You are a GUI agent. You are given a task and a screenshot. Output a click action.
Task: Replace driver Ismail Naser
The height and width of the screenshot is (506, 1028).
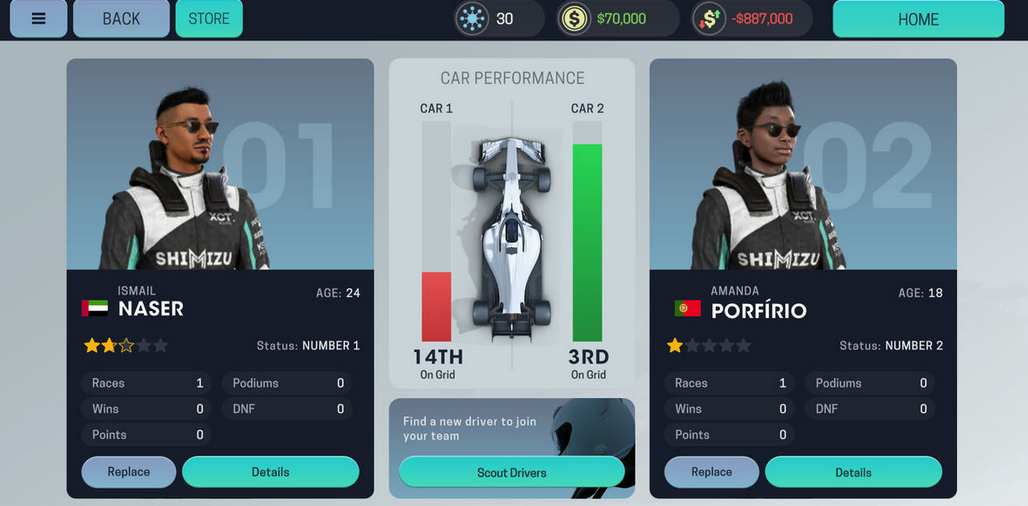click(x=129, y=472)
